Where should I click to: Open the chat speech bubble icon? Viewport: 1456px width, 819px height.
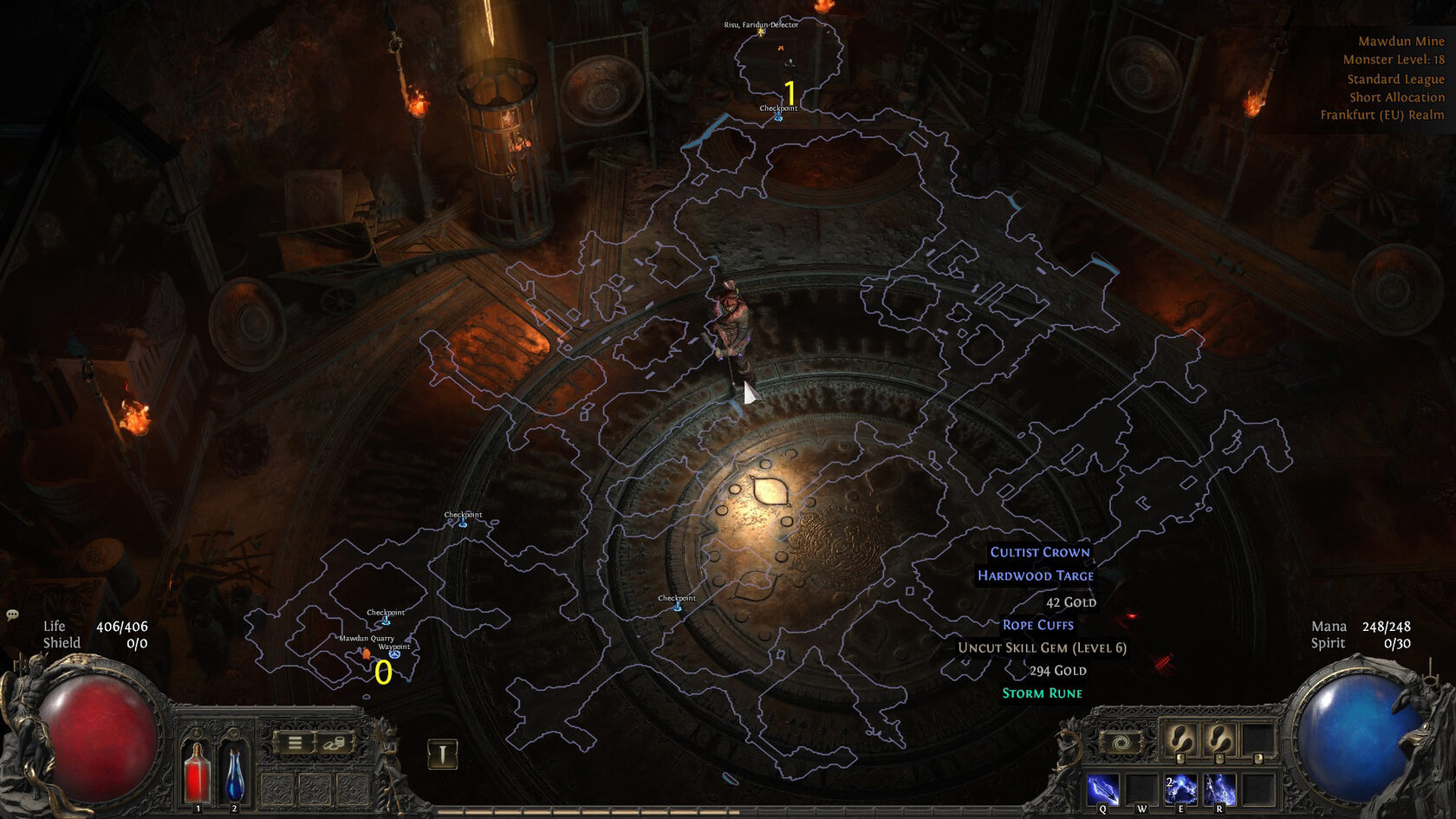click(12, 614)
